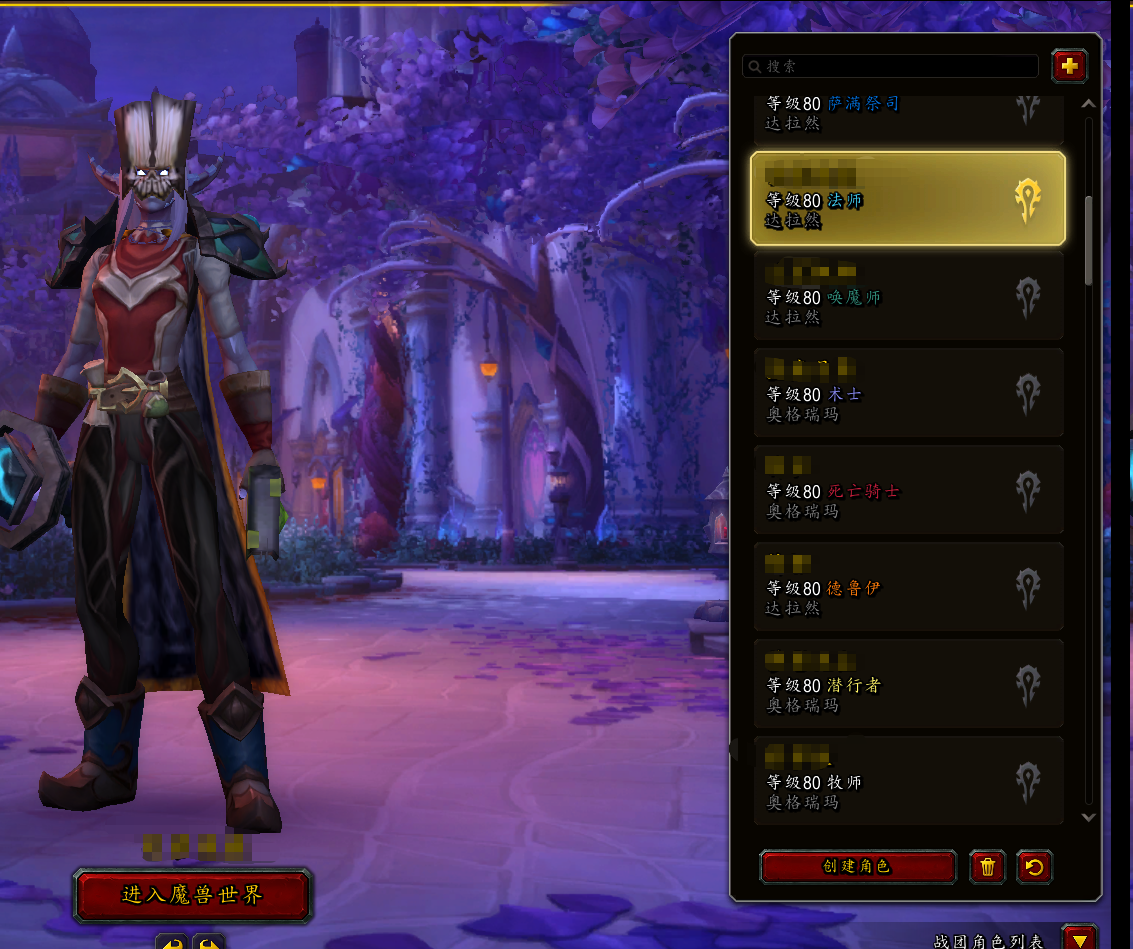Click the character list scroll-down arrow
Image resolution: width=1133 pixels, height=949 pixels.
[x=1089, y=817]
